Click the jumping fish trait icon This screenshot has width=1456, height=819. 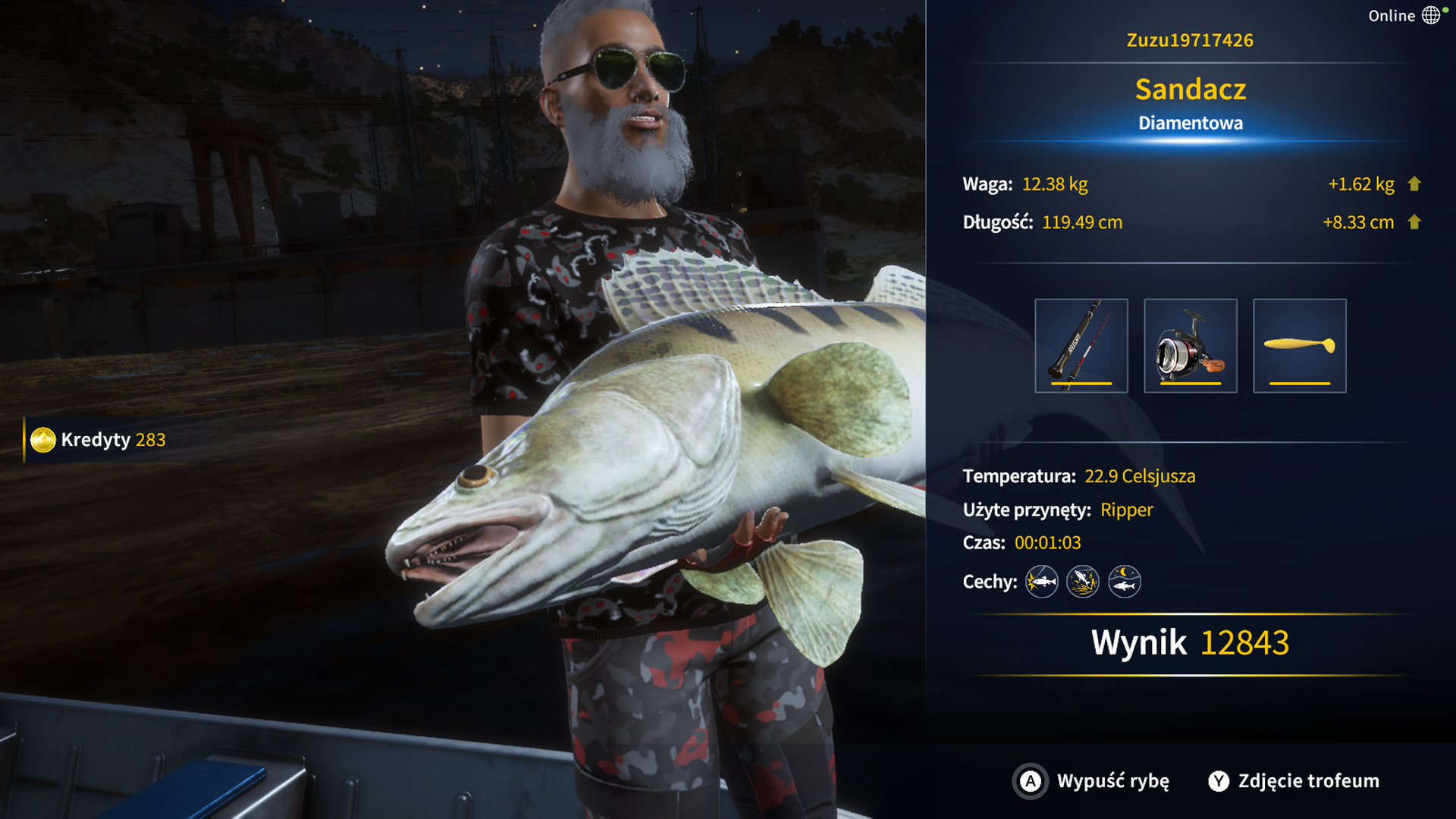click(1083, 582)
